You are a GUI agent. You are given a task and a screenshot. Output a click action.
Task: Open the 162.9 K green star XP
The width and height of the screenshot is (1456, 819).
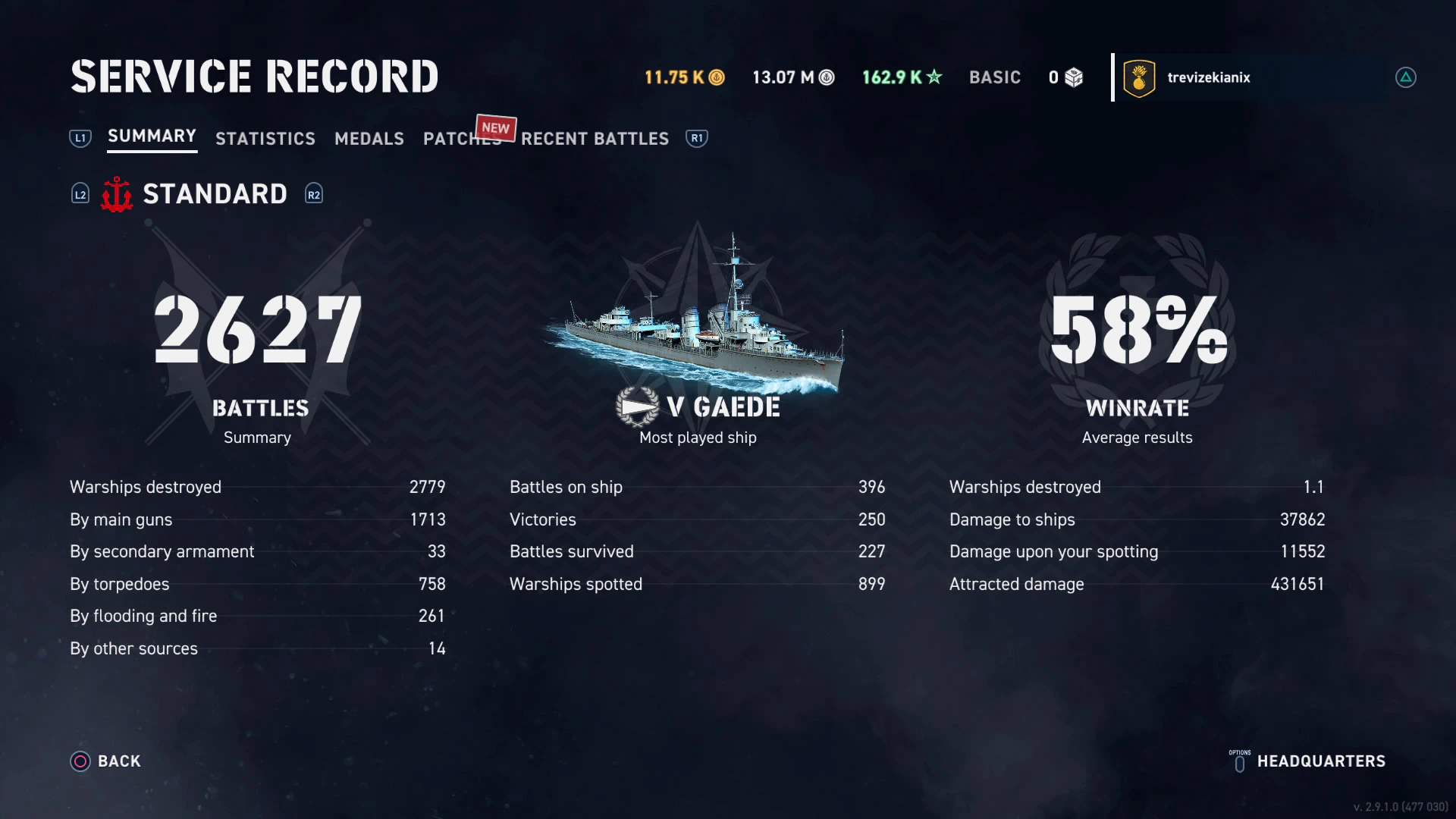[x=902, y=77]
